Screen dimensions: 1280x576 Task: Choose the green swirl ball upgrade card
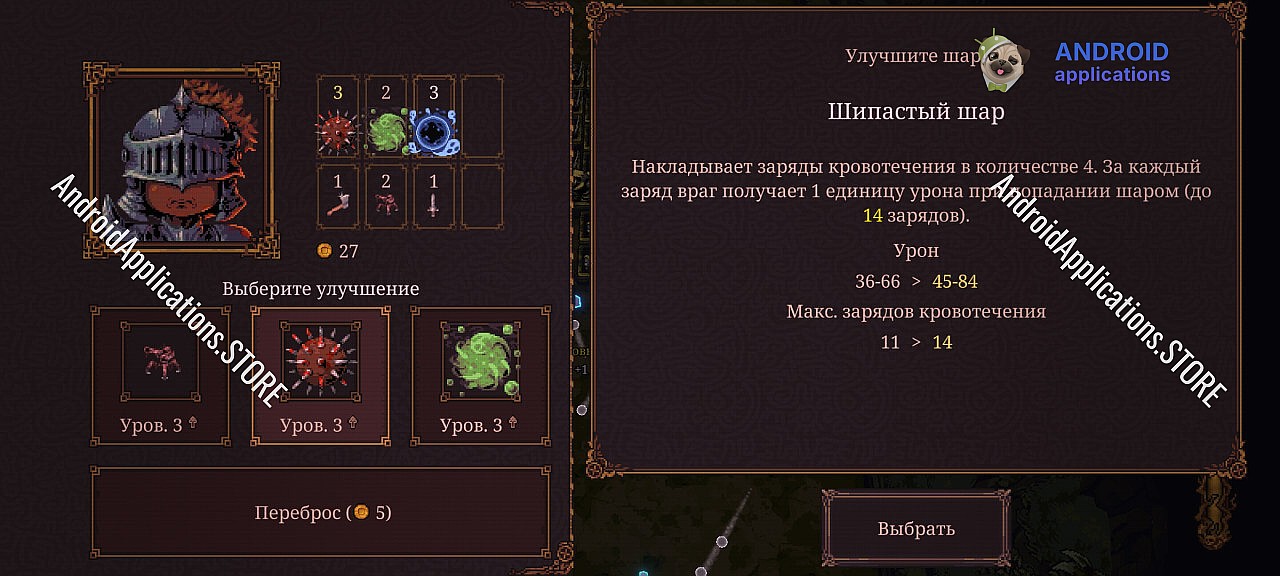coord(480,375)
